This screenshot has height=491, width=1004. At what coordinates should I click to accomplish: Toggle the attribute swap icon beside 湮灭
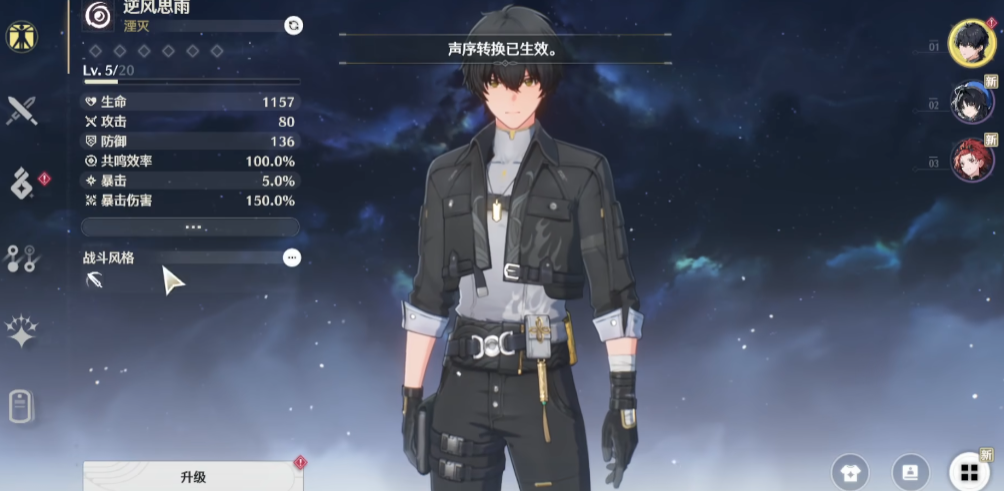[293, 25]
